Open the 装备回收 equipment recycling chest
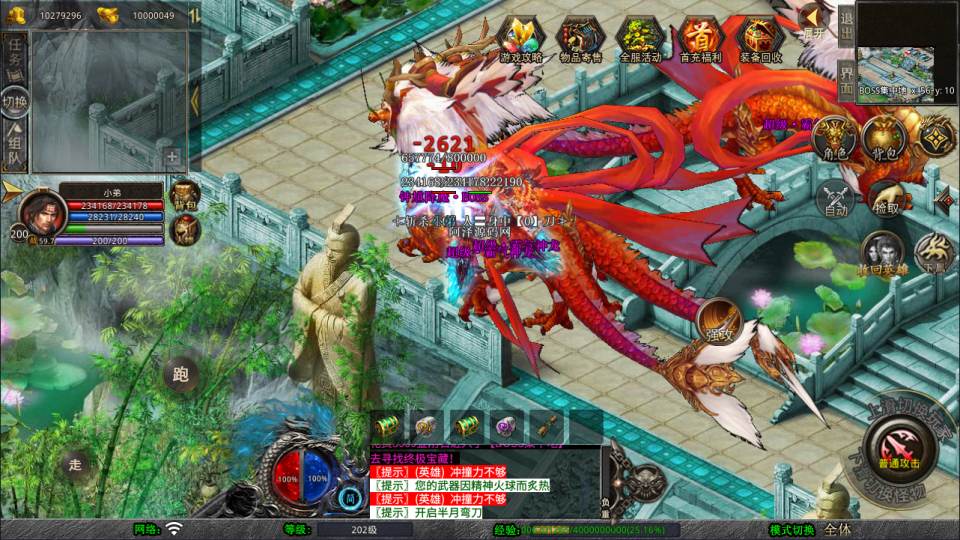Viewport: 960px width, 540px height. [x=761, y=40]
